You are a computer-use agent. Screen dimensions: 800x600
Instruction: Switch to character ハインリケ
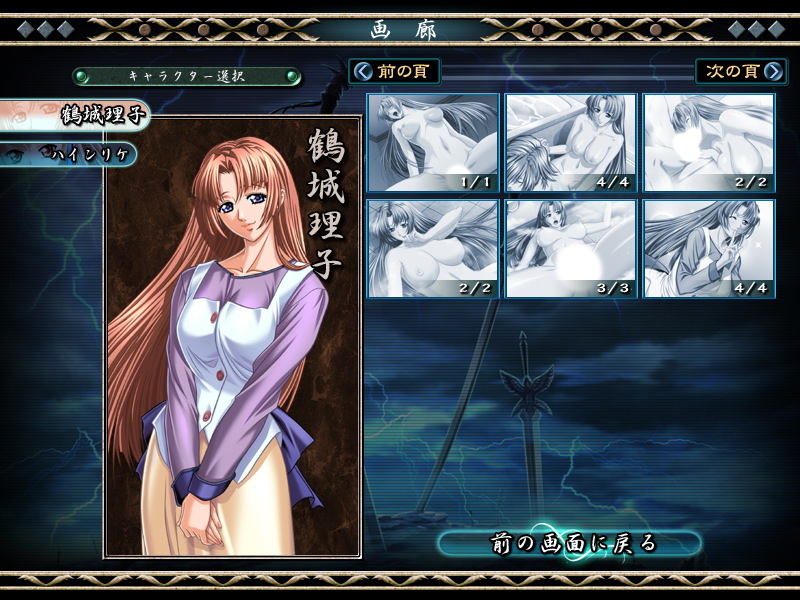click(68, 154)
